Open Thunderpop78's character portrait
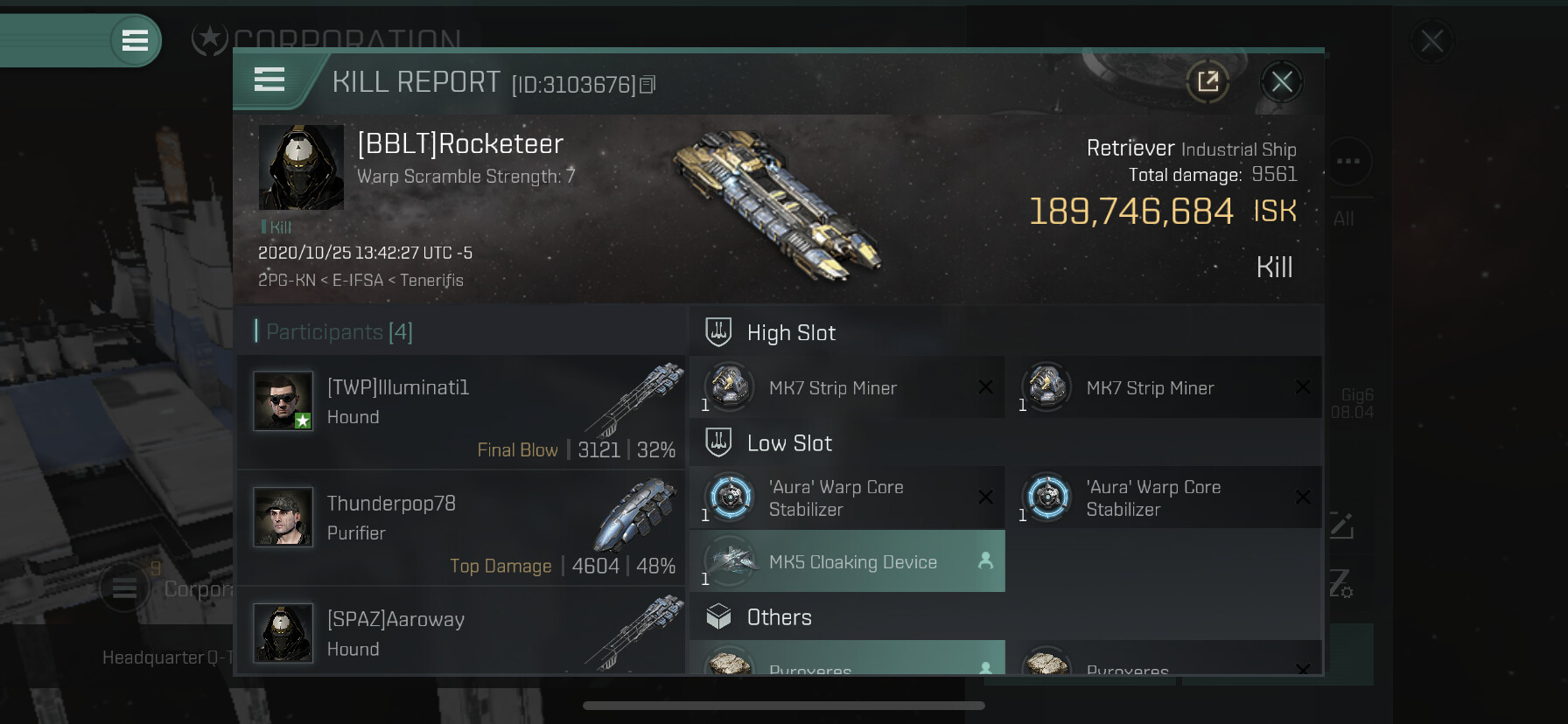Viewport: 1568px width, 724px height. [283, 517]
